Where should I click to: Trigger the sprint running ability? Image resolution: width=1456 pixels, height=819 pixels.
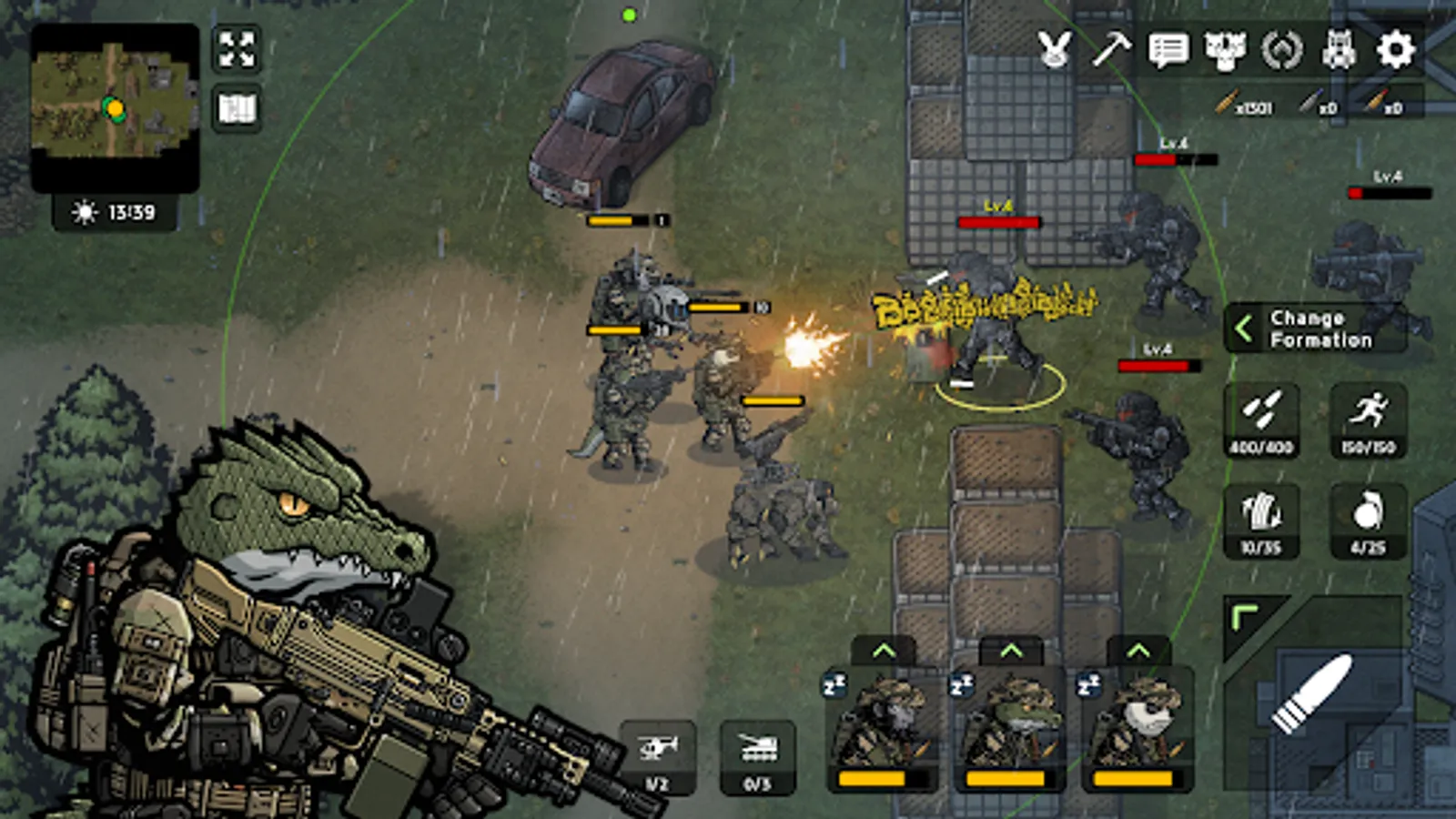tap(1369, 419)
